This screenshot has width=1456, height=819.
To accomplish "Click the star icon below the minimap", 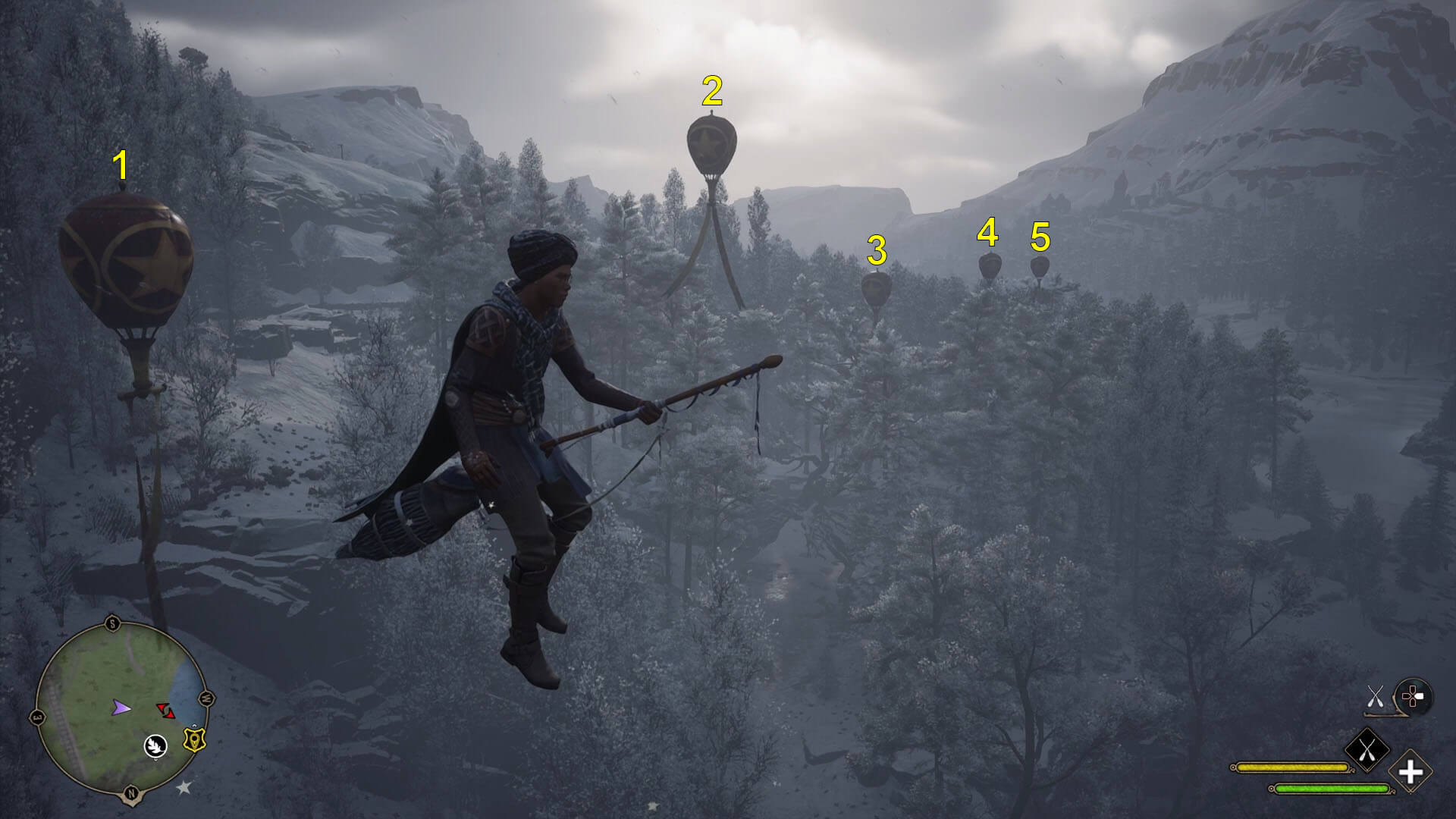I will [x=183, y=786].
